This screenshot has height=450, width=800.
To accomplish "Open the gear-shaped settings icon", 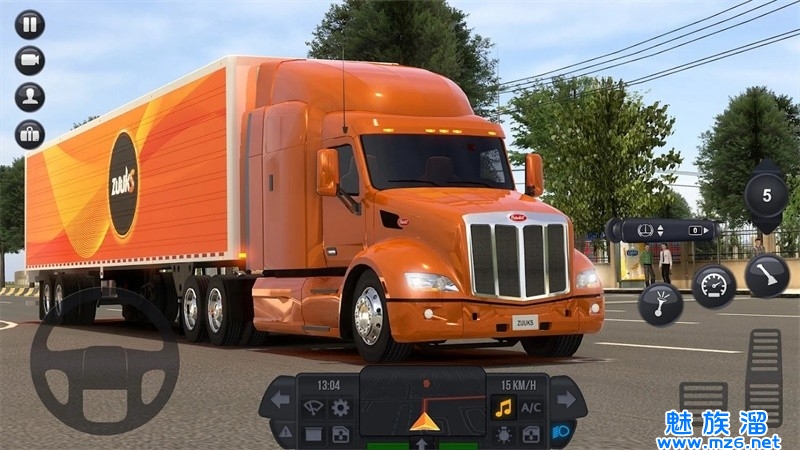I will click(x=341, y=408).
